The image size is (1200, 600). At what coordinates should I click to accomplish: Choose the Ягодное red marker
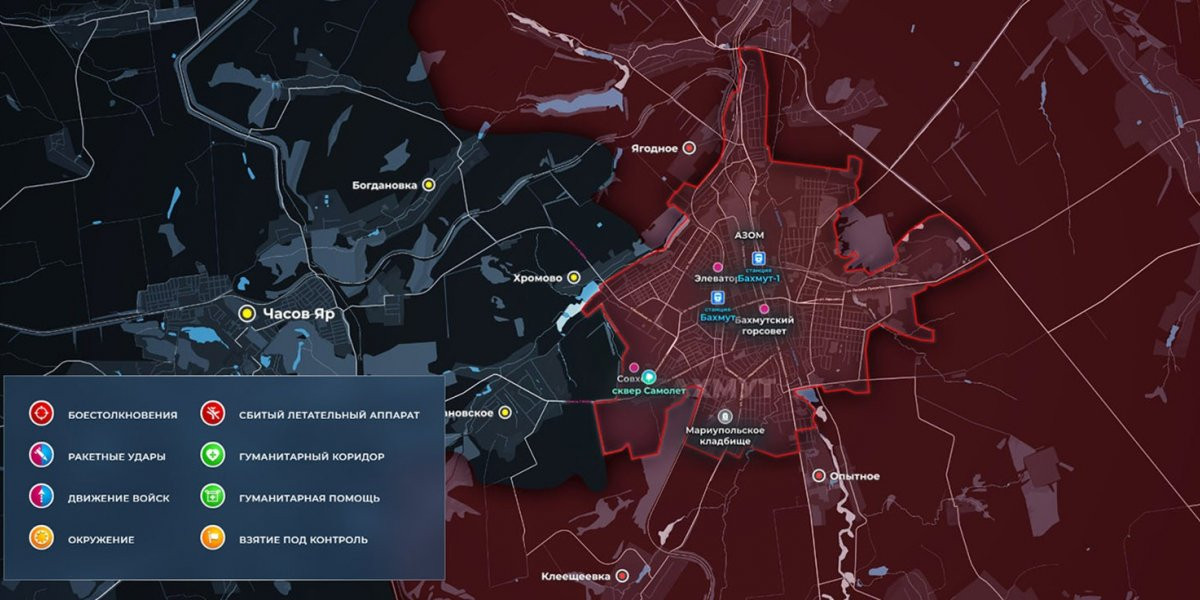click(688, 148)
